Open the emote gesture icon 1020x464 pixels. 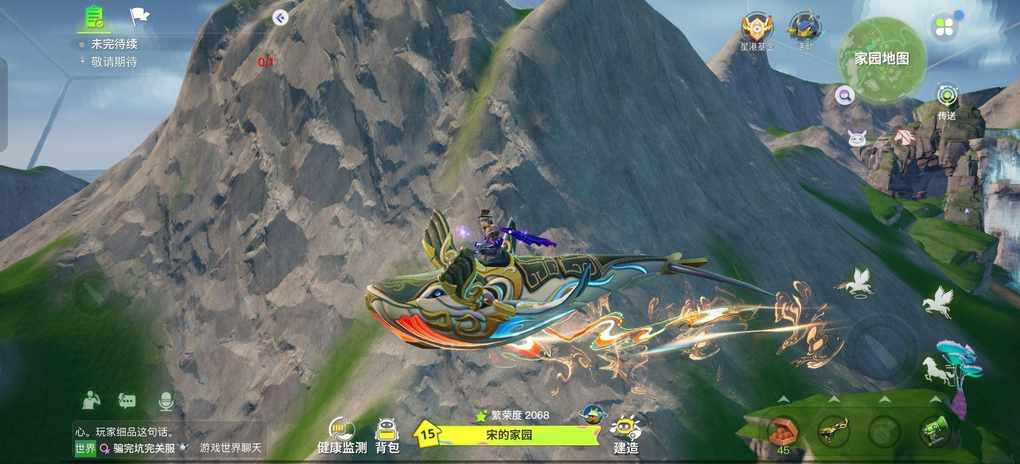(91, 400)
